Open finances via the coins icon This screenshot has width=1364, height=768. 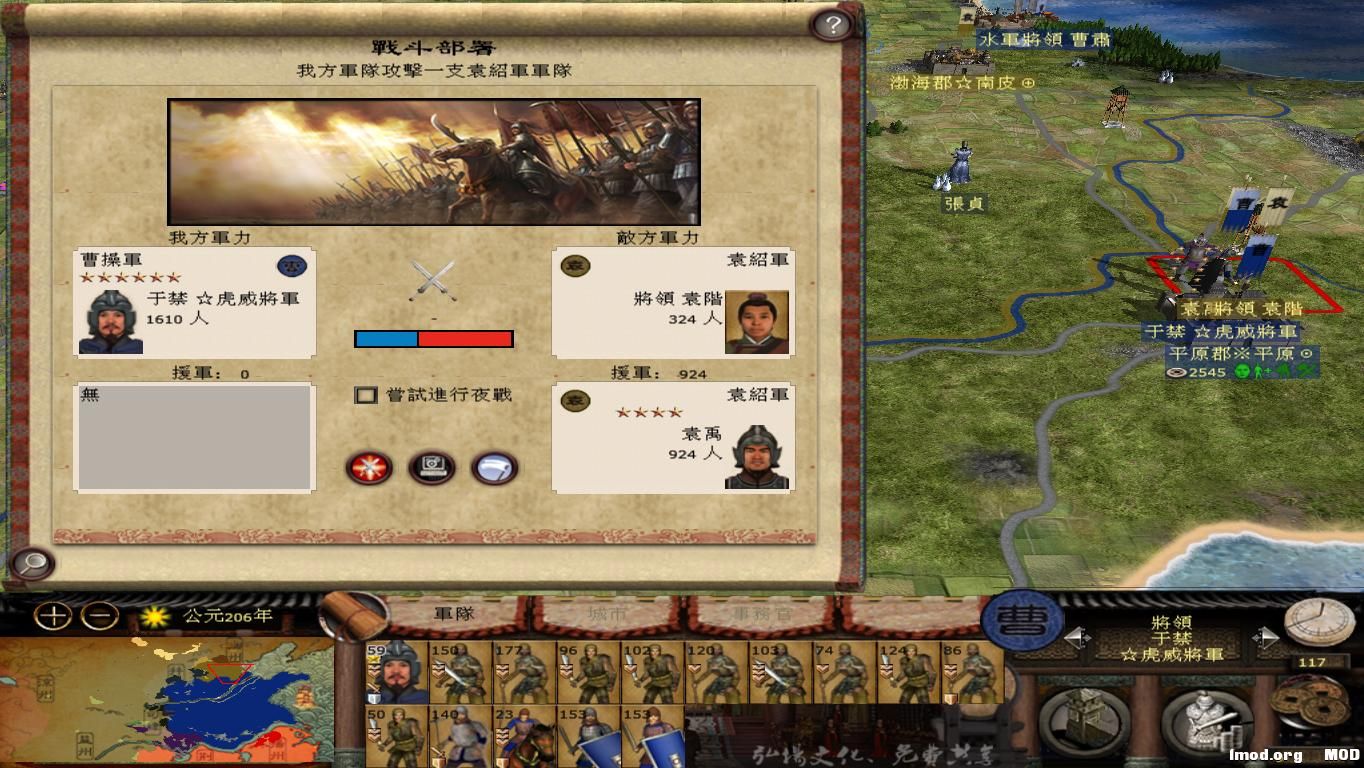1310,705
